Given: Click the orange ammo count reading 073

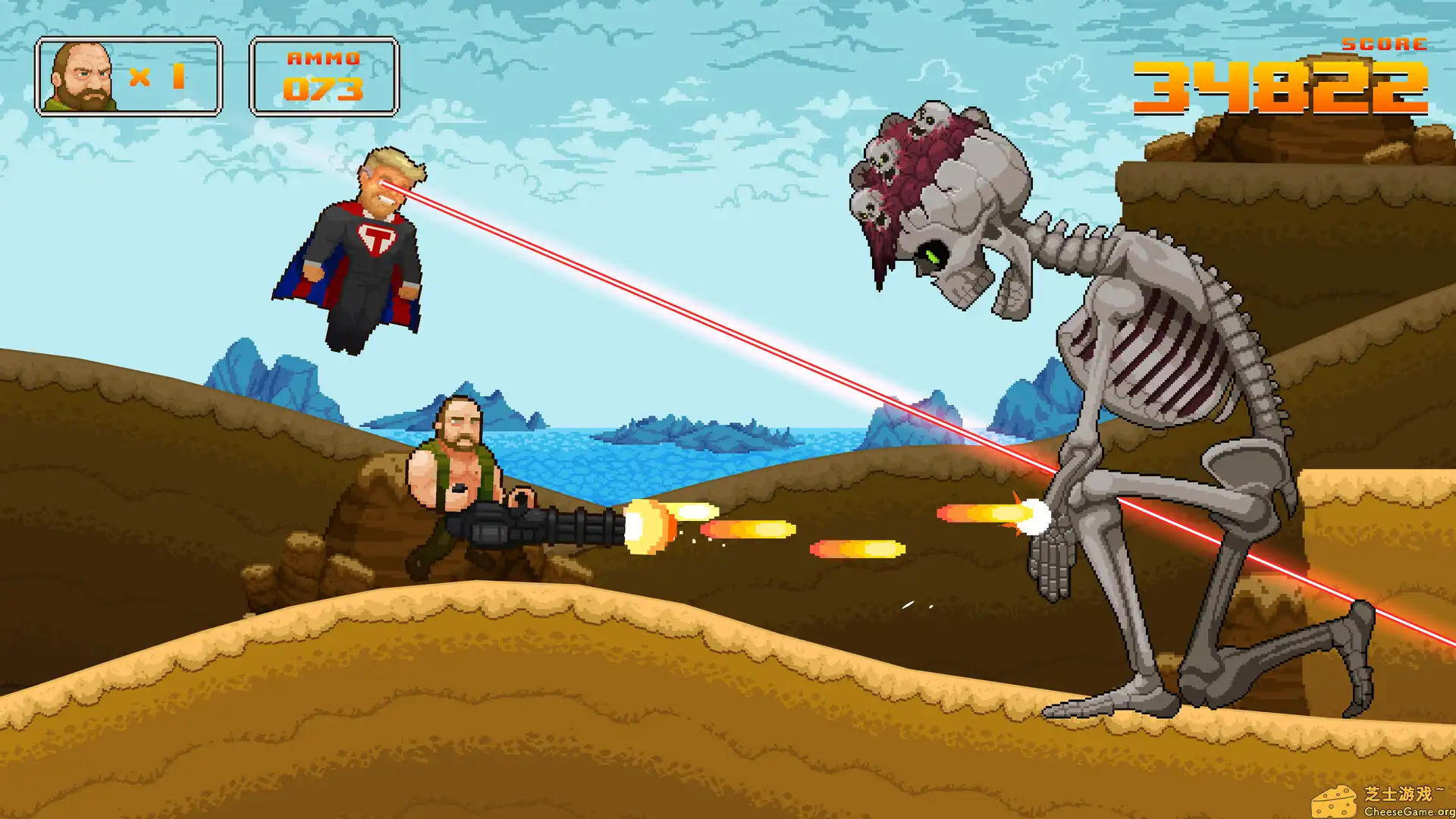Looking at the screenshot, I should pyautogui.click(x=322, y=89).
